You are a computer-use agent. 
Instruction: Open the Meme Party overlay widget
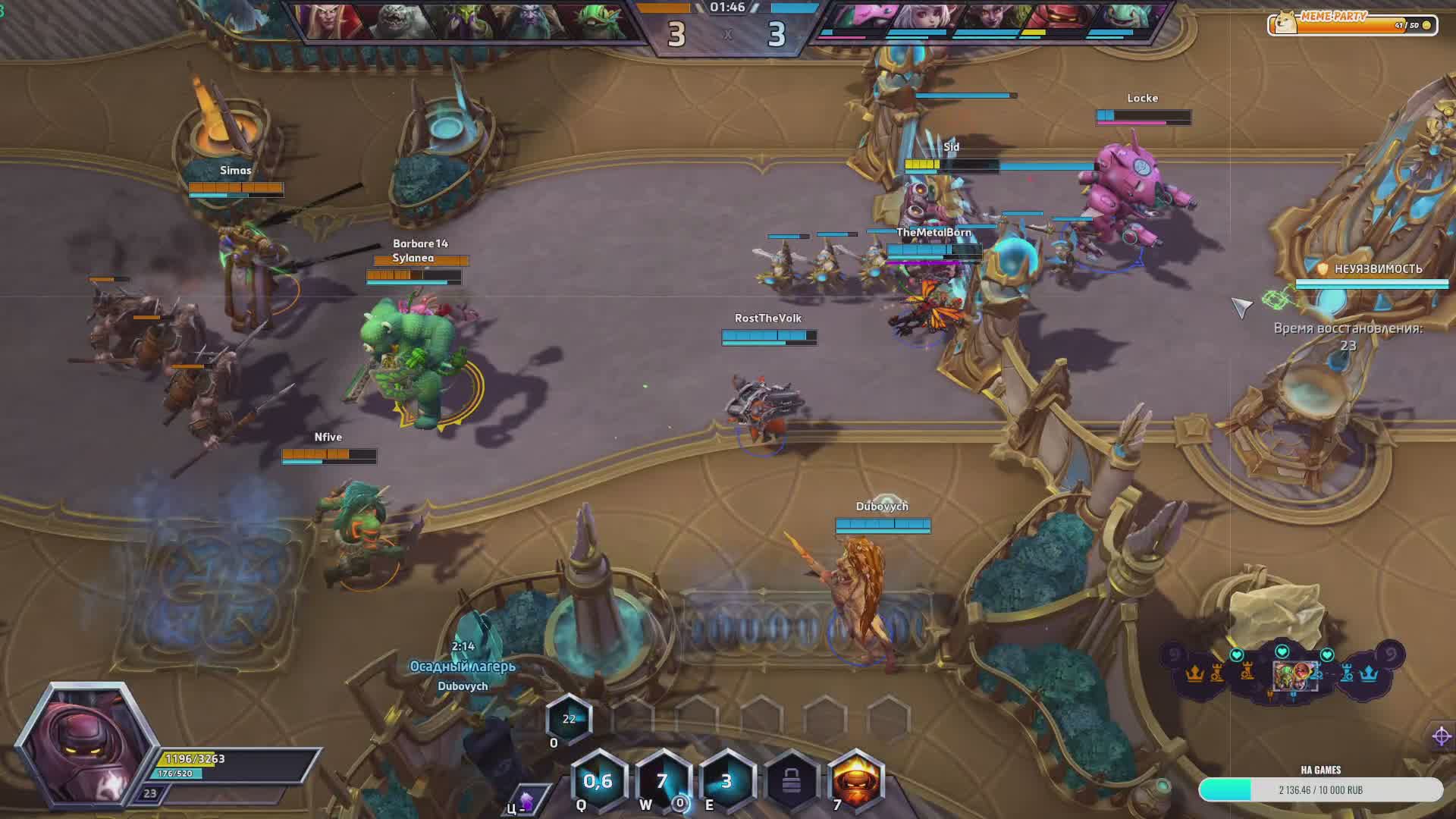(x=1352, y=24)
